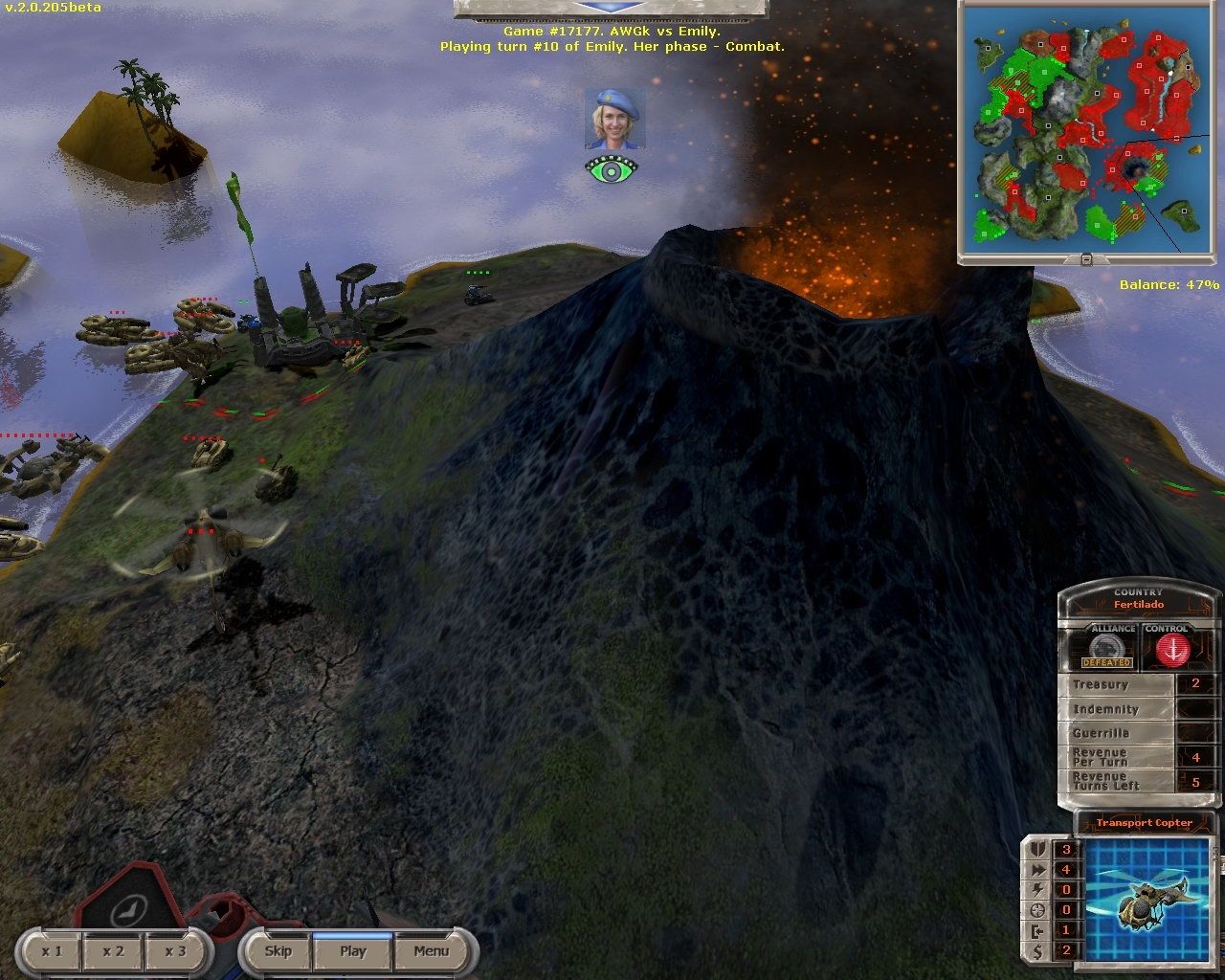This screenshot has height=980, width=1225.
Task: Click the Transport Copter title bar
Action: (1146, 822)
